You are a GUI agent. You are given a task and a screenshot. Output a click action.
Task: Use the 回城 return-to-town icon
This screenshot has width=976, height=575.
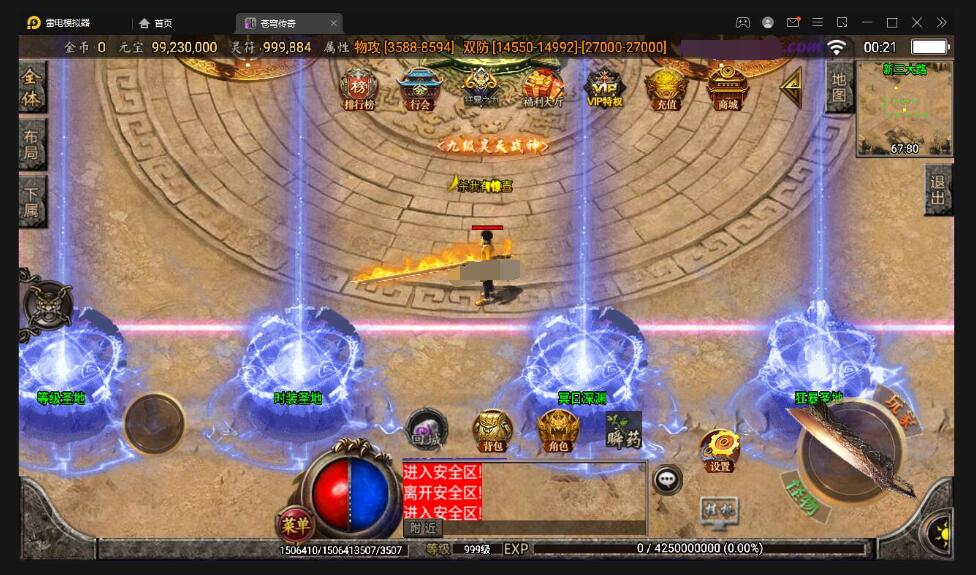427,429
